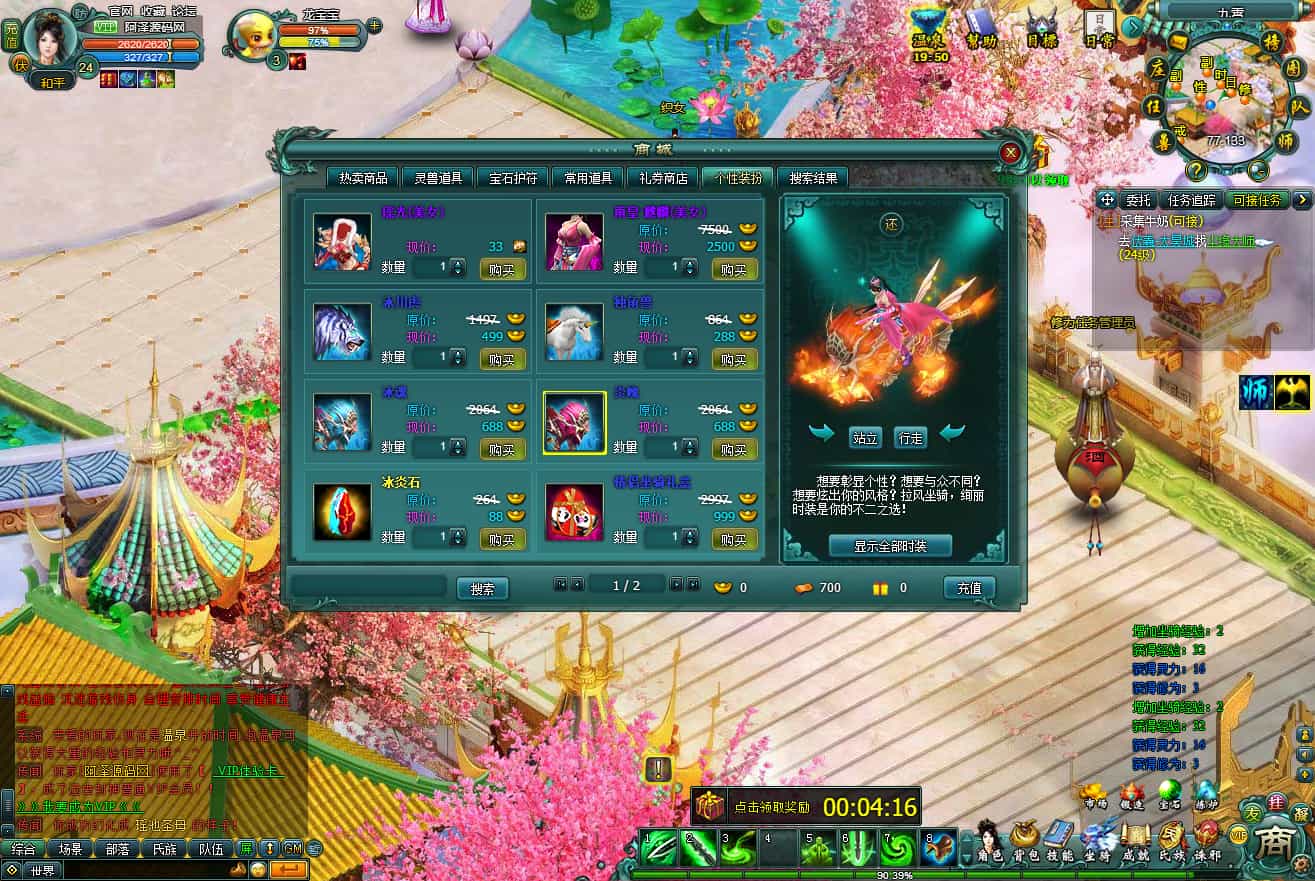Open the 日常 daily activities icon
1315x881 pixels.
pyautogui.click(x=1099, y=28)
